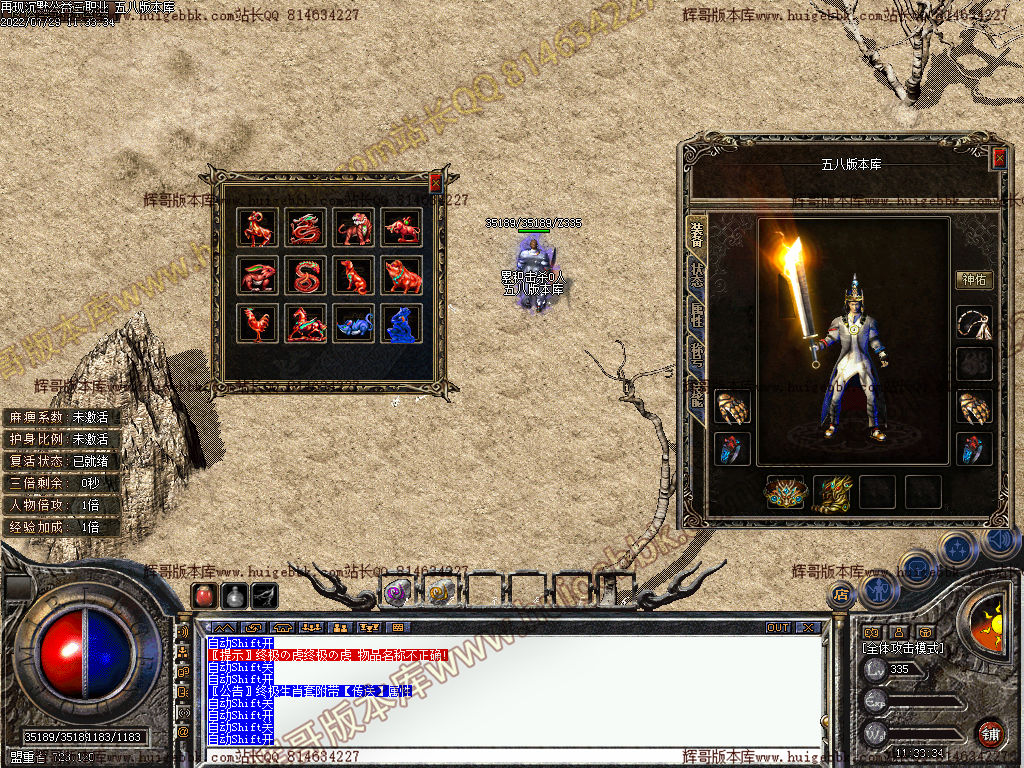Screen dimensions: 1024x768
Task: Select the equipped necklace slot
Action: pyautogui.click(x=974, y=323)
